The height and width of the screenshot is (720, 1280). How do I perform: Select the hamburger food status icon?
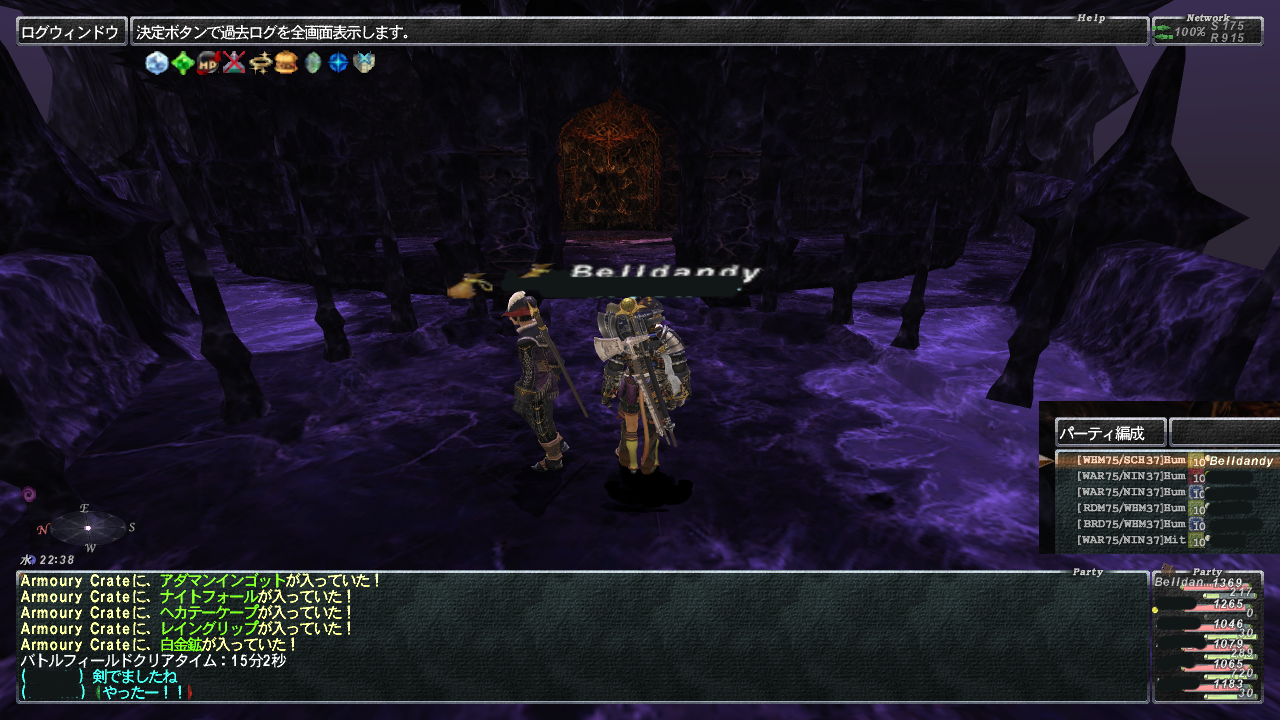(287, 63)
